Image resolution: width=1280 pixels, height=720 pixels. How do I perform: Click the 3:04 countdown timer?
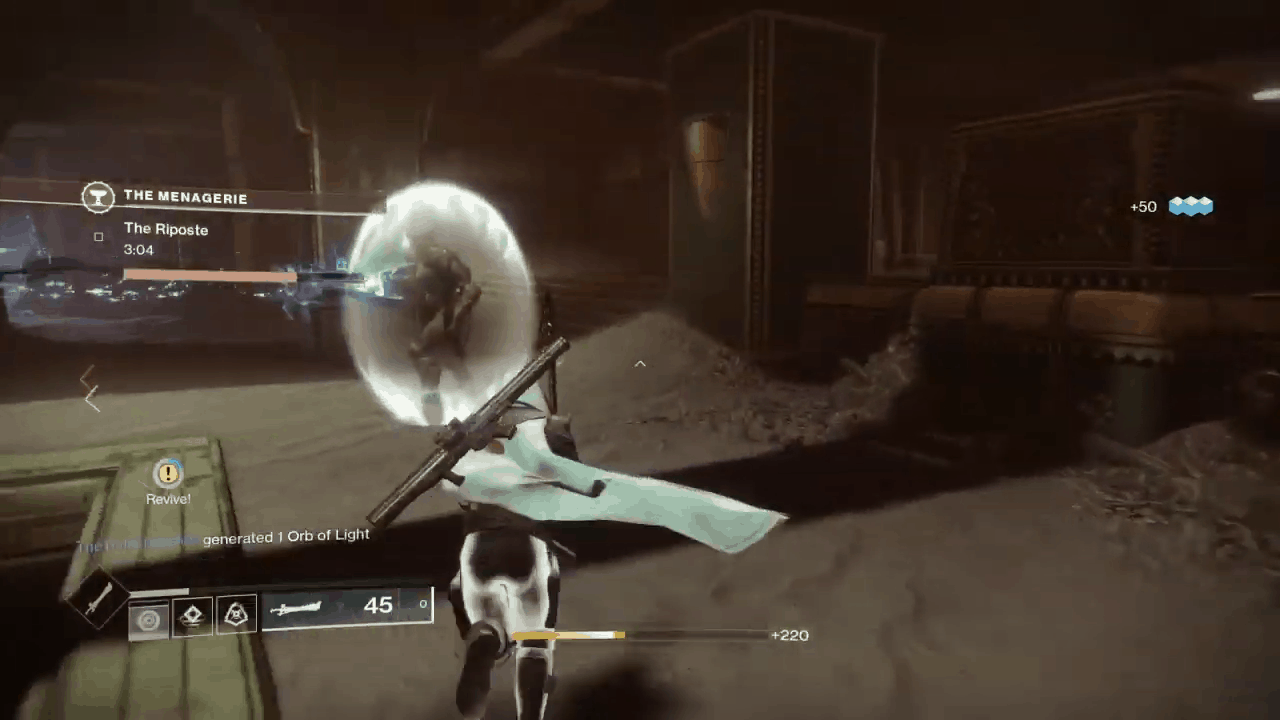point(137,249)
